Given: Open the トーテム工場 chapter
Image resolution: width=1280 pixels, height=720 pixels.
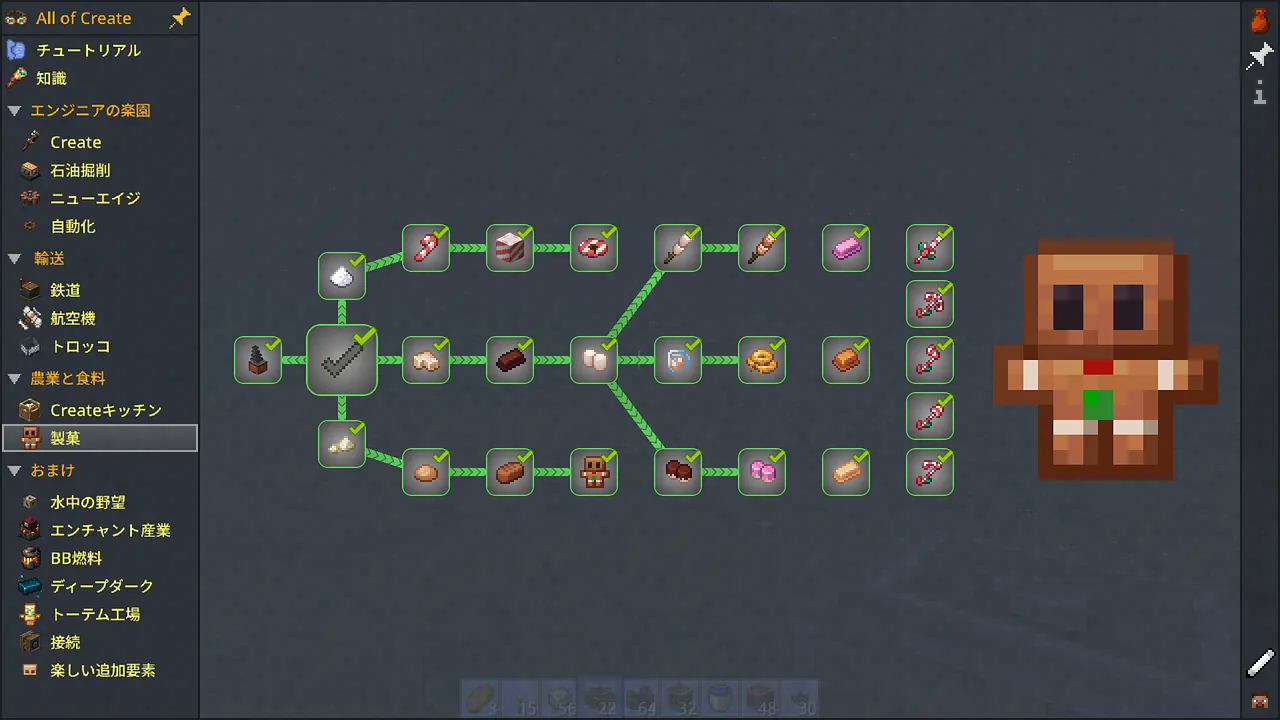Looking at the screenshot, I should pos(95,614).
